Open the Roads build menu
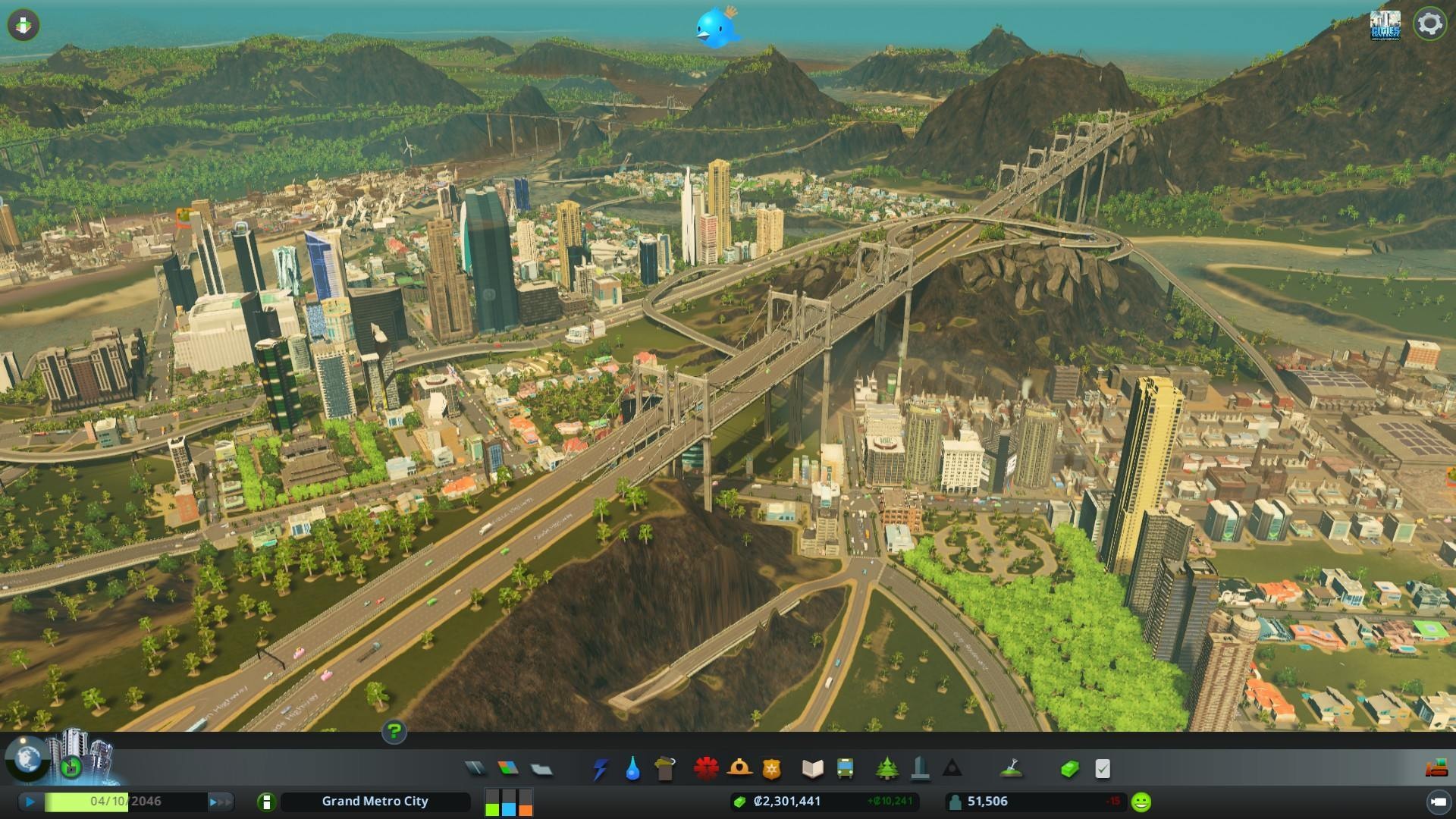 475,769
